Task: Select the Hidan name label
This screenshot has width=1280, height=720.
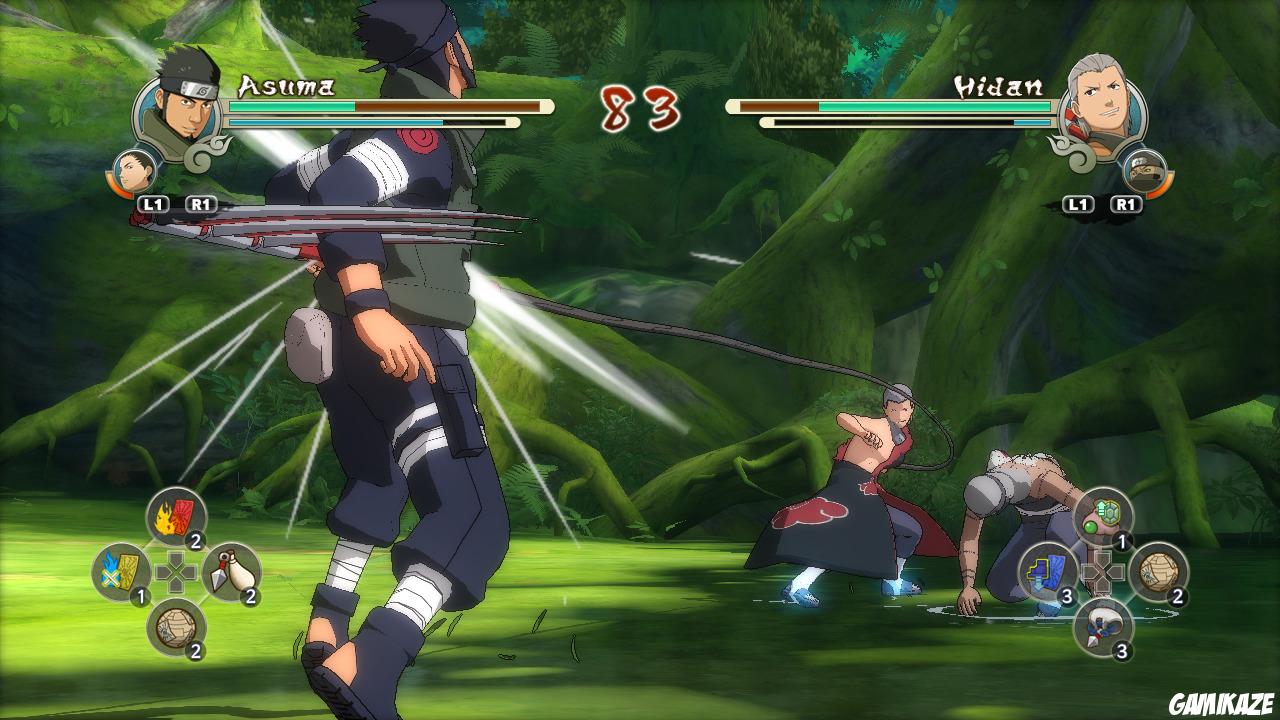Action: [x=1000, y=87]
